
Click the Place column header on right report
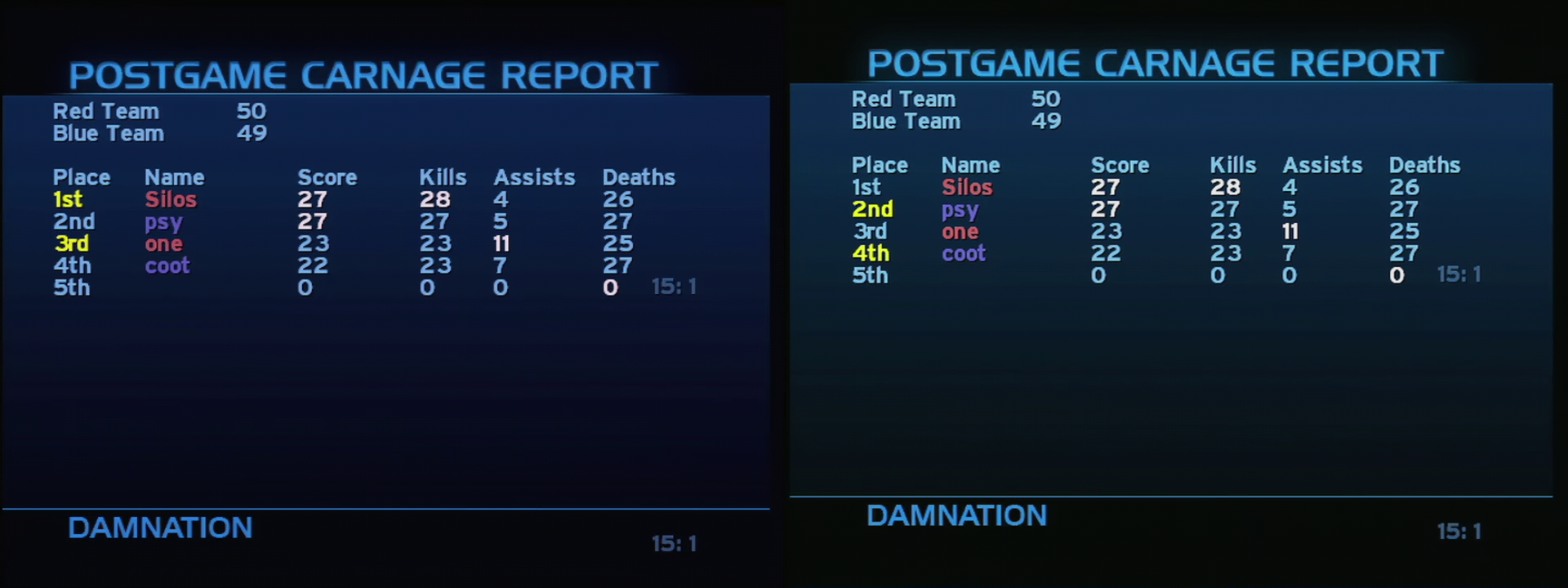tap(880, 165)
